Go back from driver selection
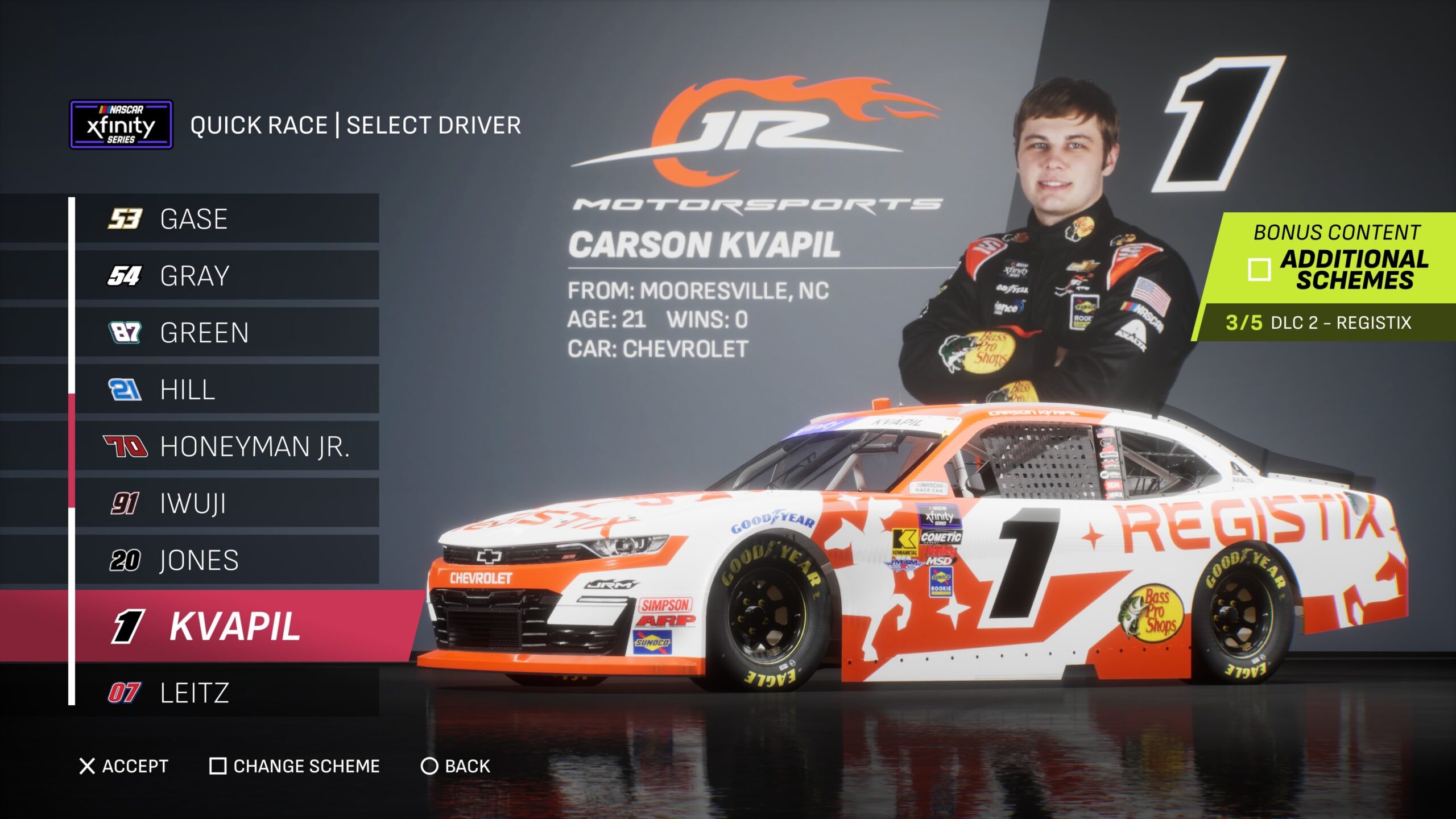Viewport: 1456px width, 819px height. (x=455, y=766)
